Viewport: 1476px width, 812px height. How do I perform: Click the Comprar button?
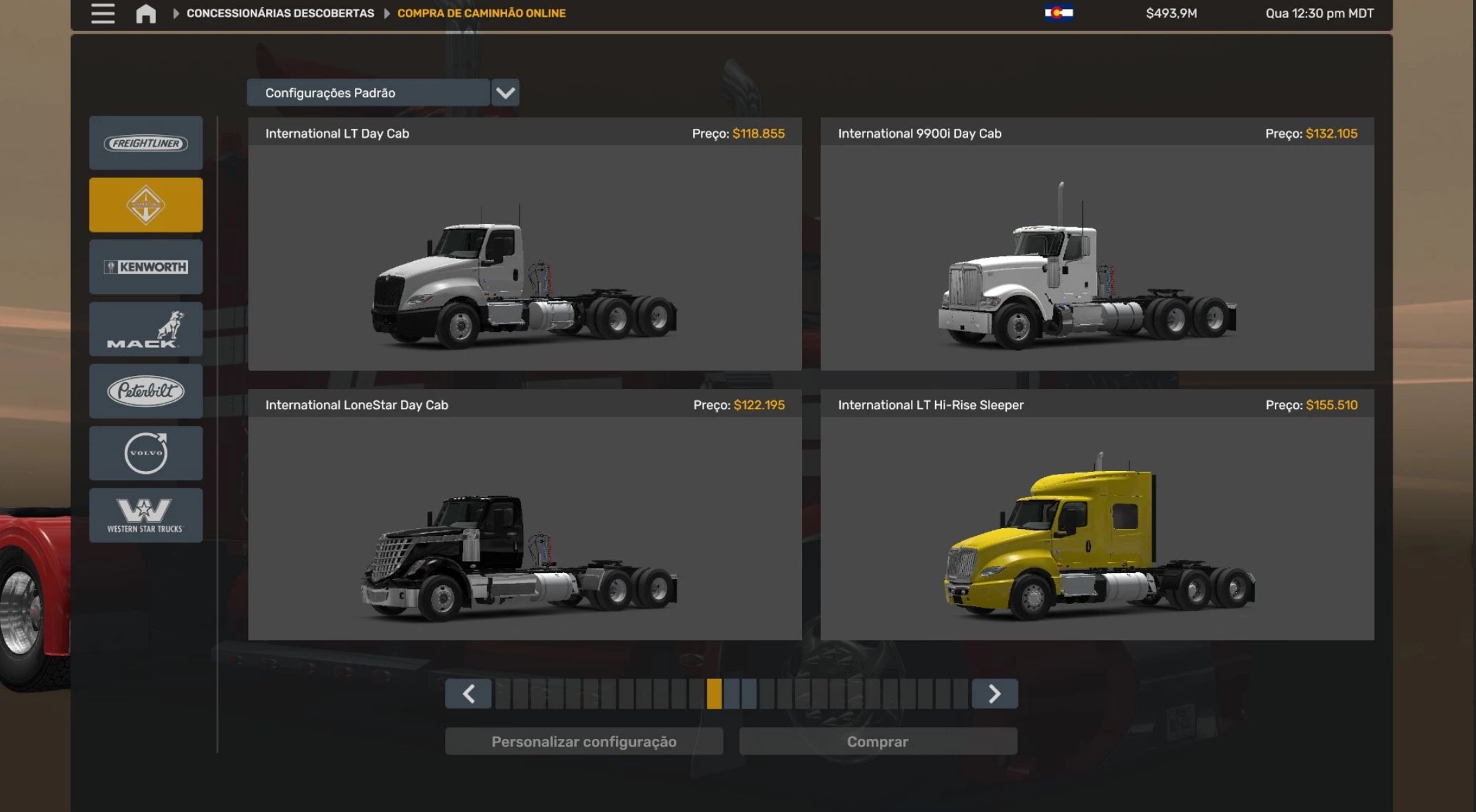tap(878, 742)
